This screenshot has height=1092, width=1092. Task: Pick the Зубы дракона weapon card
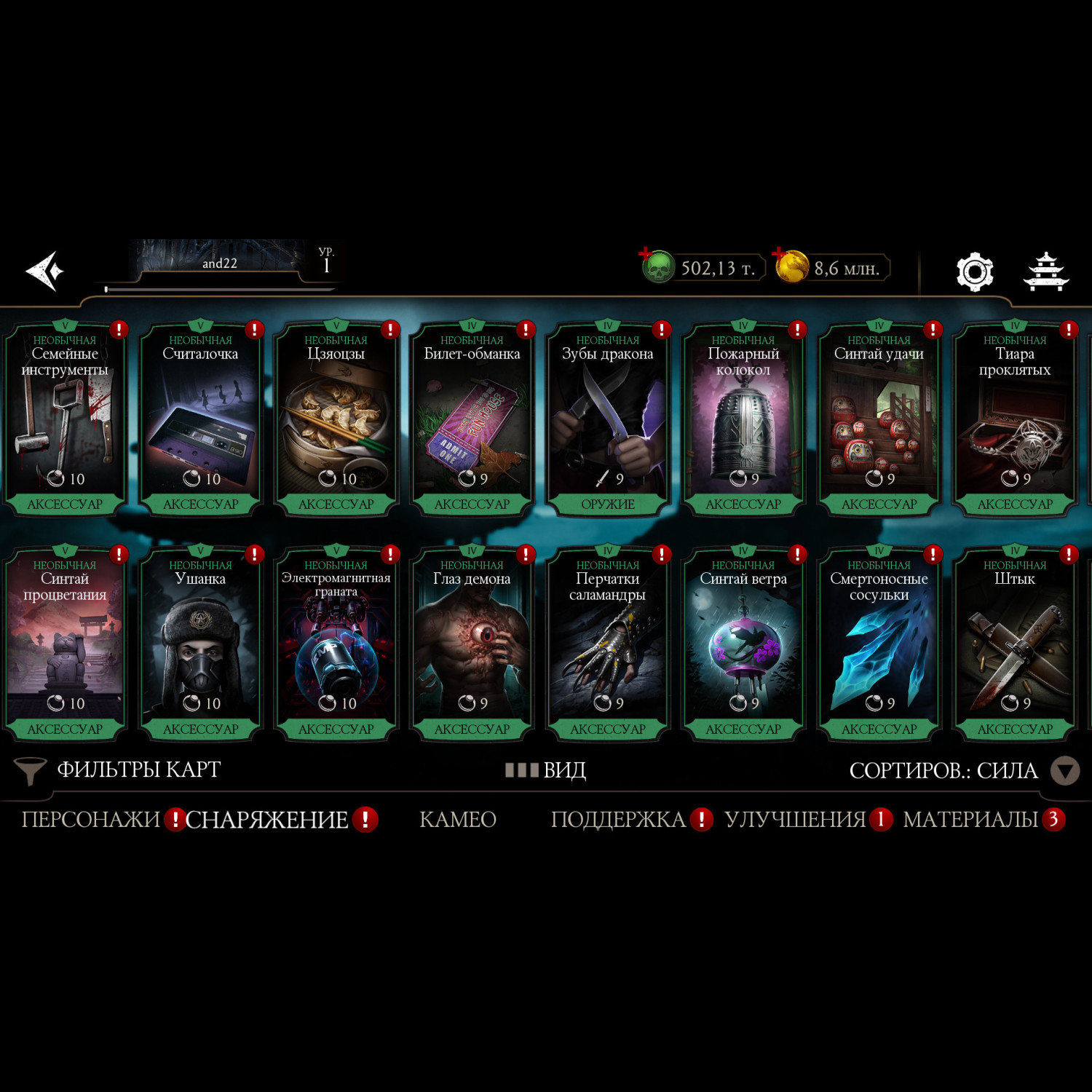click(607, 419)
